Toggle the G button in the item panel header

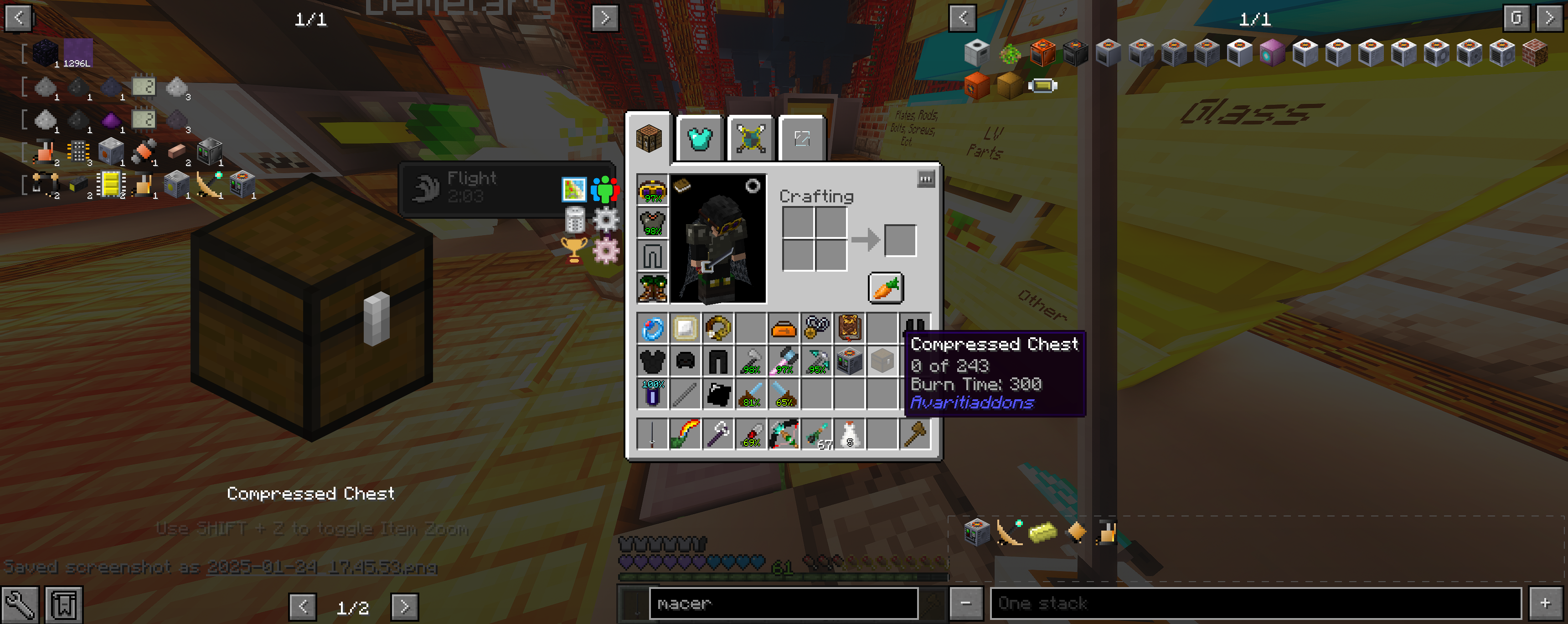coord(1515,18)
